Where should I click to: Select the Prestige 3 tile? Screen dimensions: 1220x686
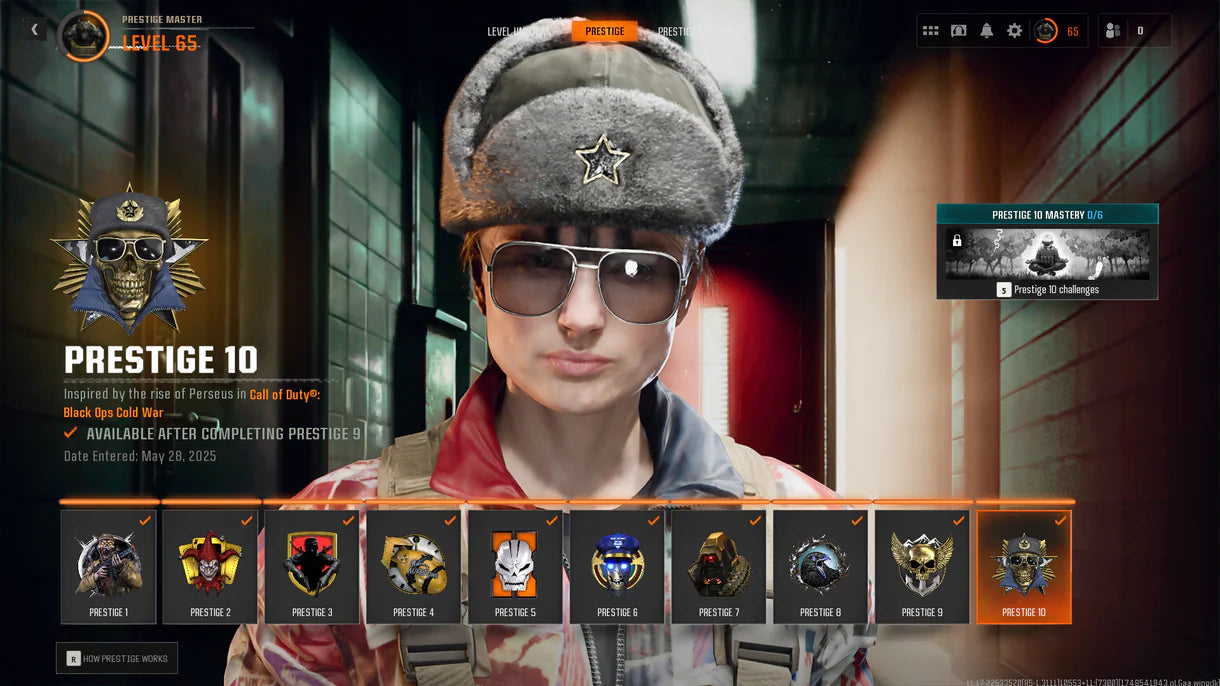(x=312, y=567)
